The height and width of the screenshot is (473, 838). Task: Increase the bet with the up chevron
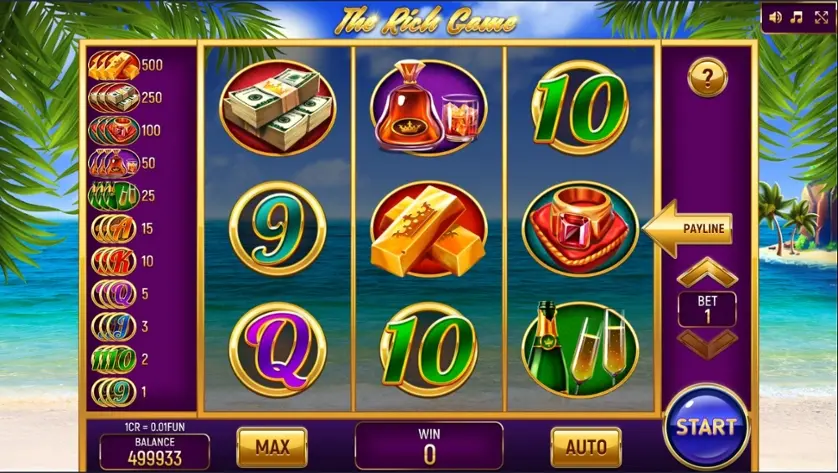[707, 271]
